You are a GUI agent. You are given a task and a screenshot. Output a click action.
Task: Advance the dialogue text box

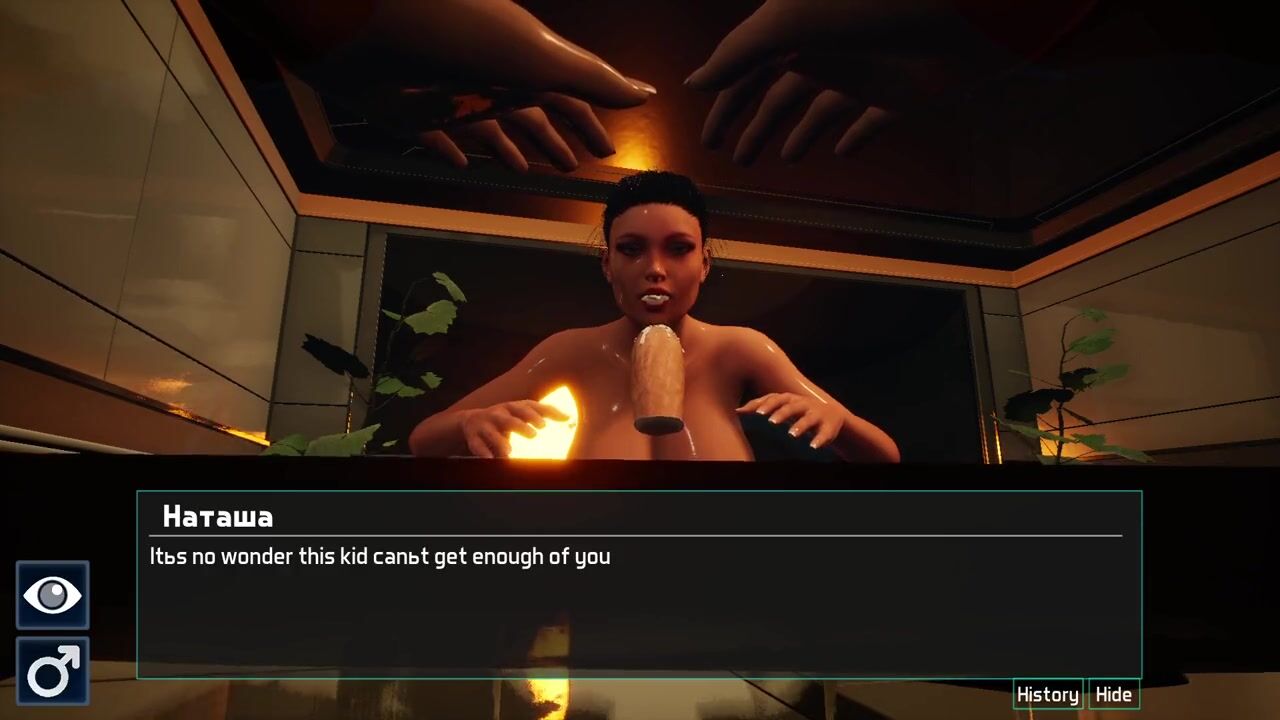(639, 610)
